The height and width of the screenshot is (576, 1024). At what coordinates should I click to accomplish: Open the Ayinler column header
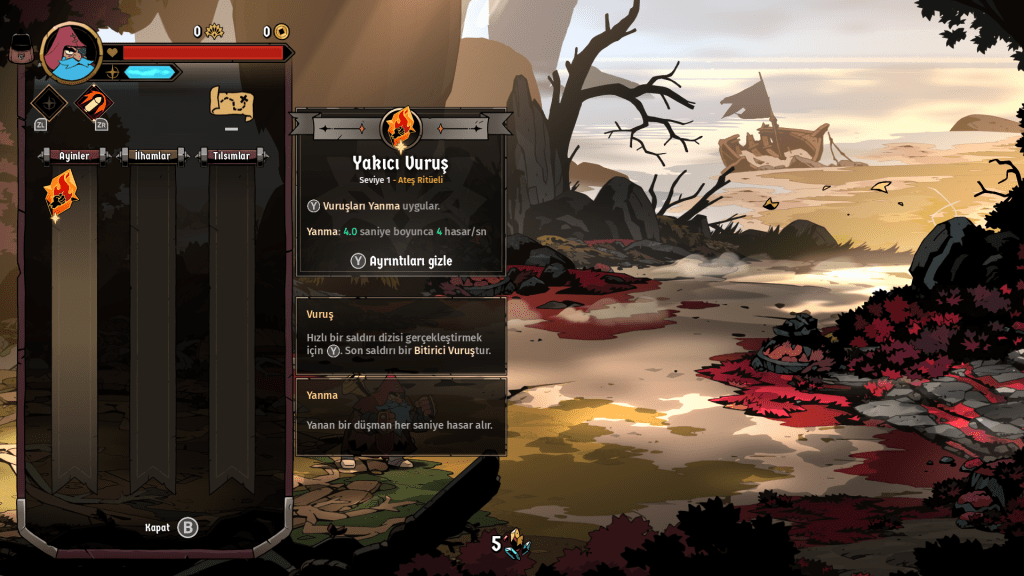tap(73, 156)
